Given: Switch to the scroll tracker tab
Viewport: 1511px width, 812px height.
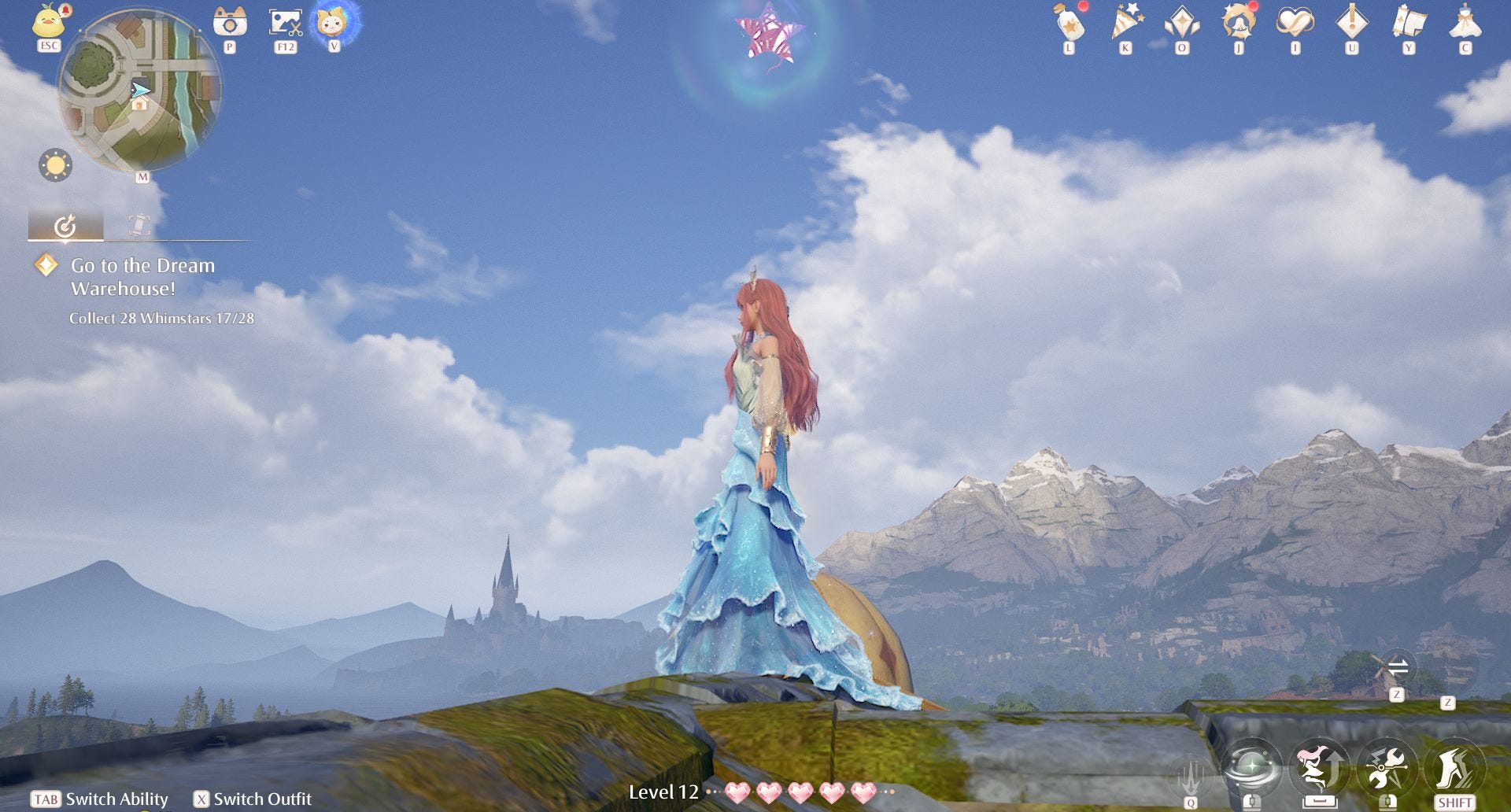Looking at the screenshot, I should tap(139, 227).
